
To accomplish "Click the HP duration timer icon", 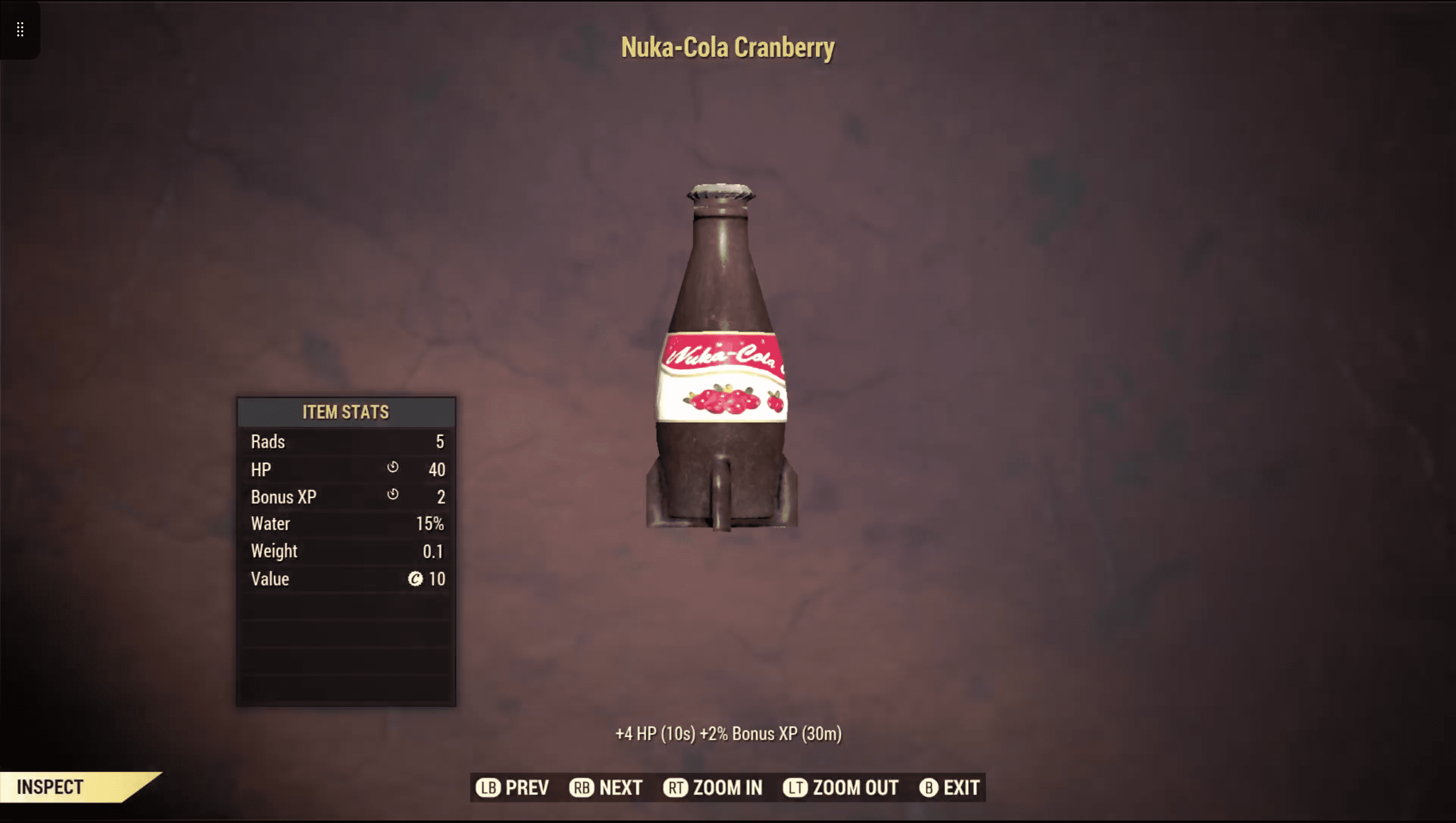I will tap(394, 469).
